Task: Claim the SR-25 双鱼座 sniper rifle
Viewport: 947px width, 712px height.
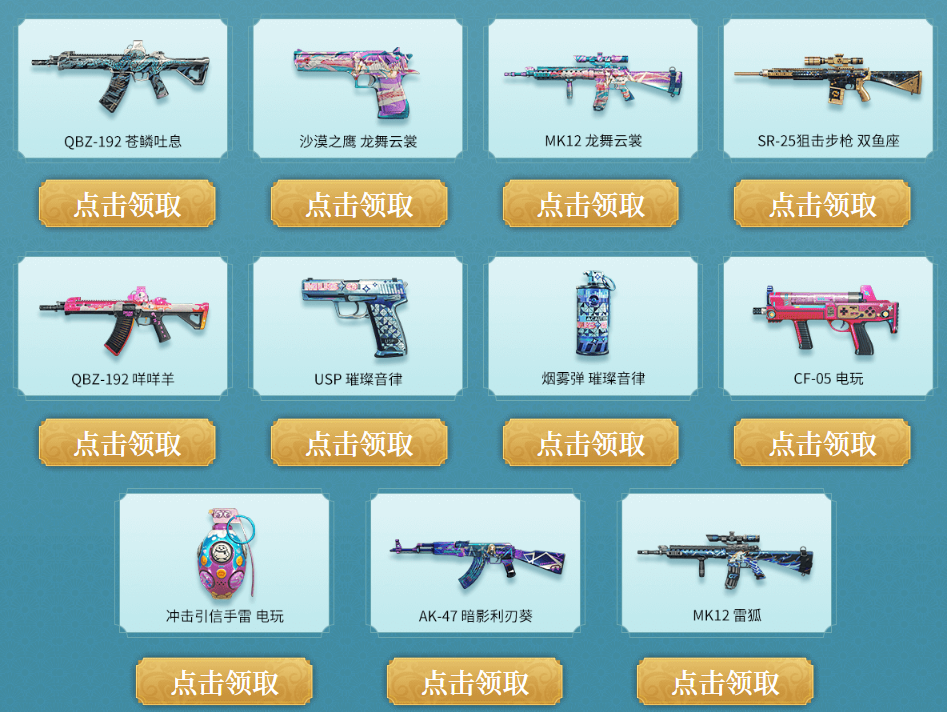Action: 822,204
